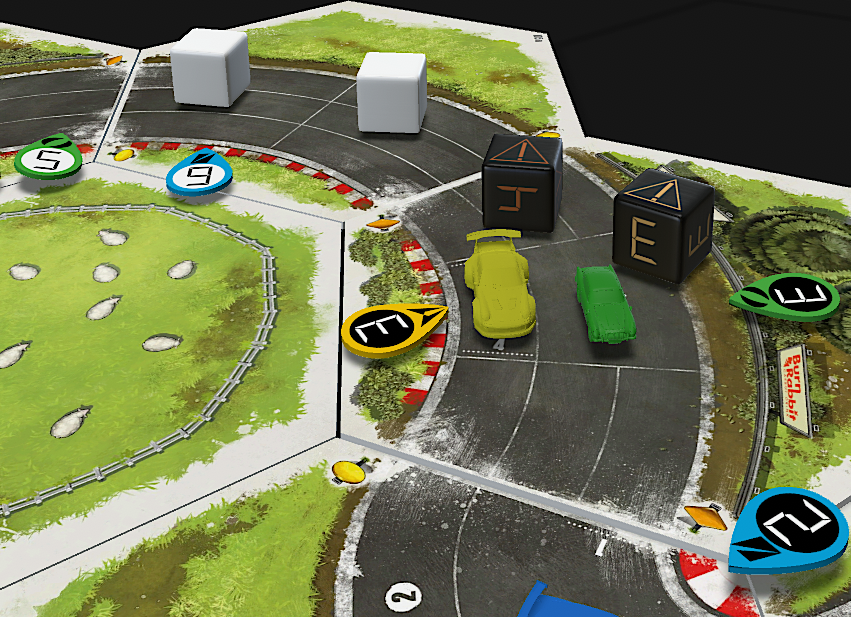The width and height of the screenshot is (851, 617).
Task: Choose the black die beside the green car
Action: click(661, 227)
